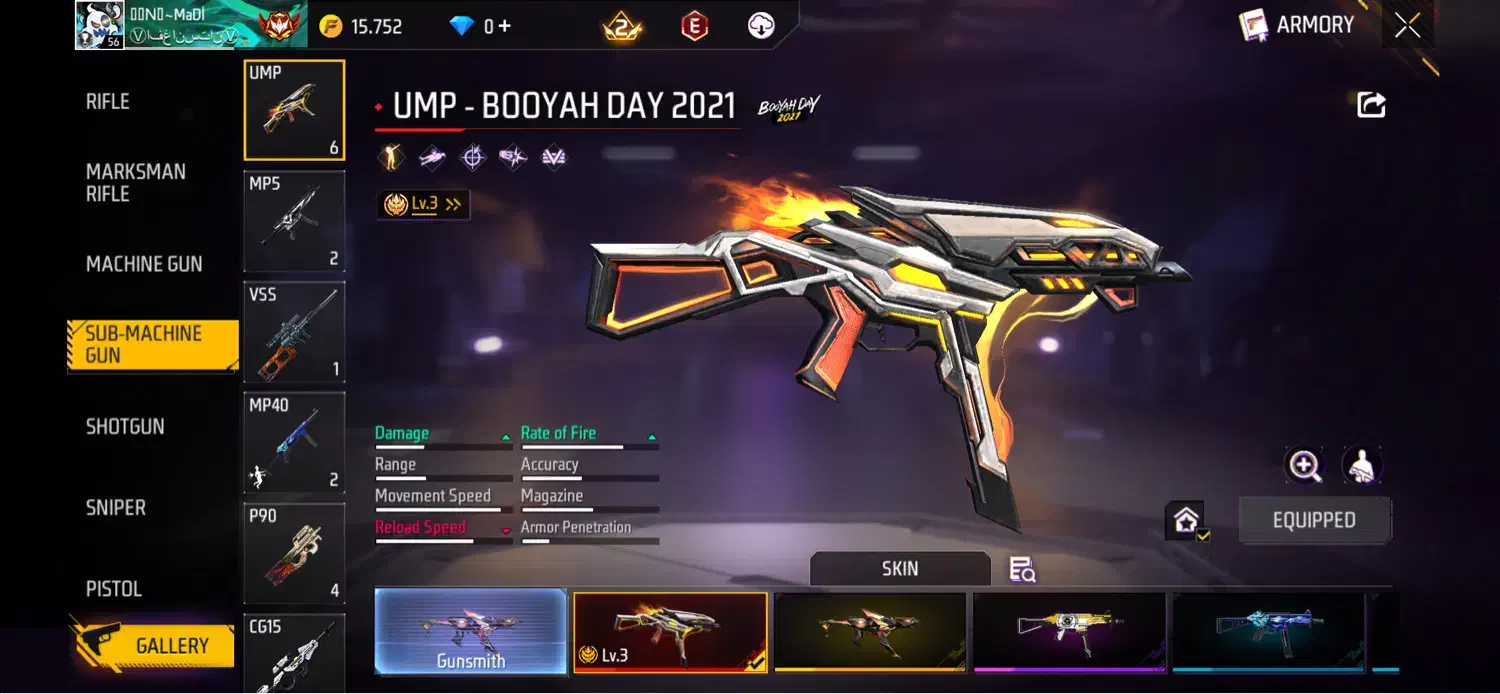Choose the VSS weapon tile
This screenshot has width=1500, height=694.
(294, 332)
